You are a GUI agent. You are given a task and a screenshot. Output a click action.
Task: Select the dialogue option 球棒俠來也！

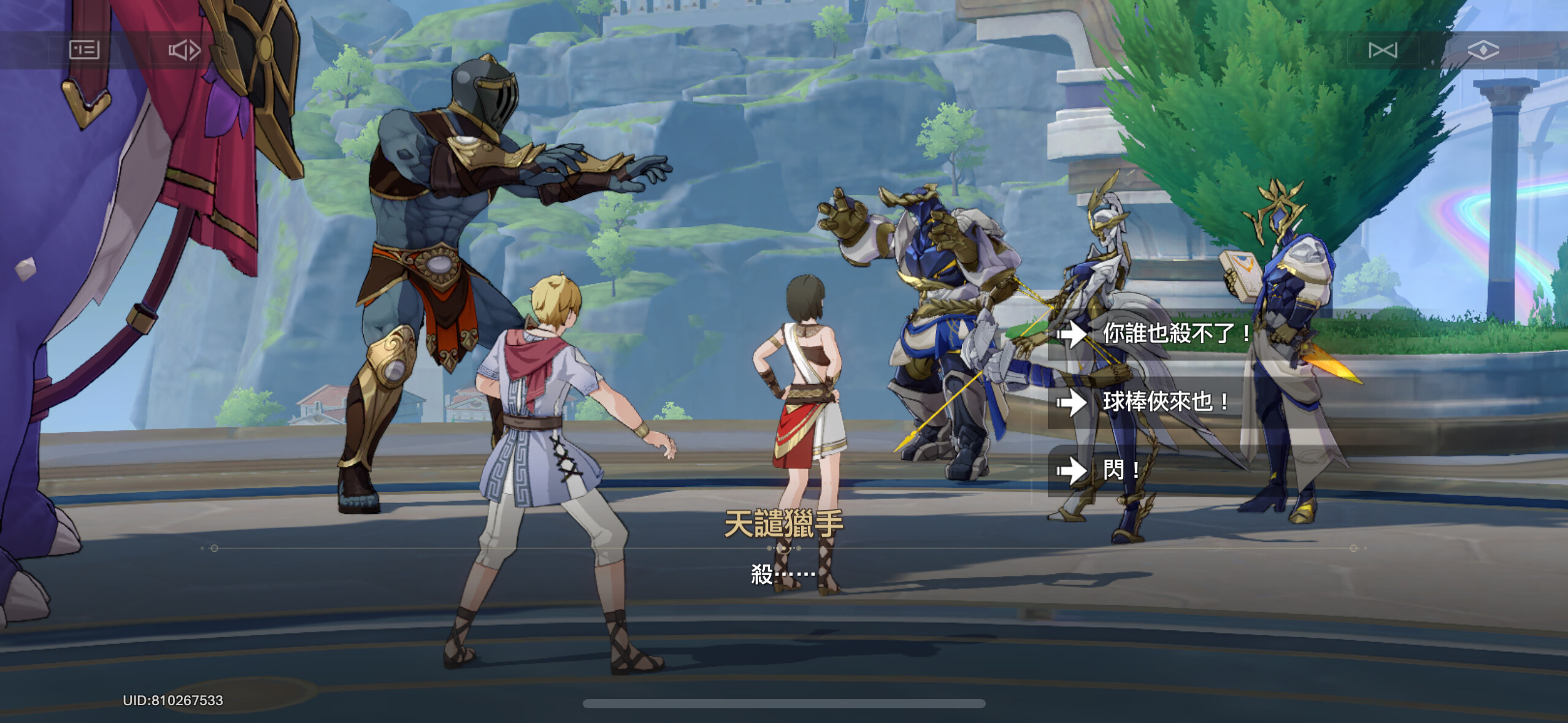point(1166,402)
